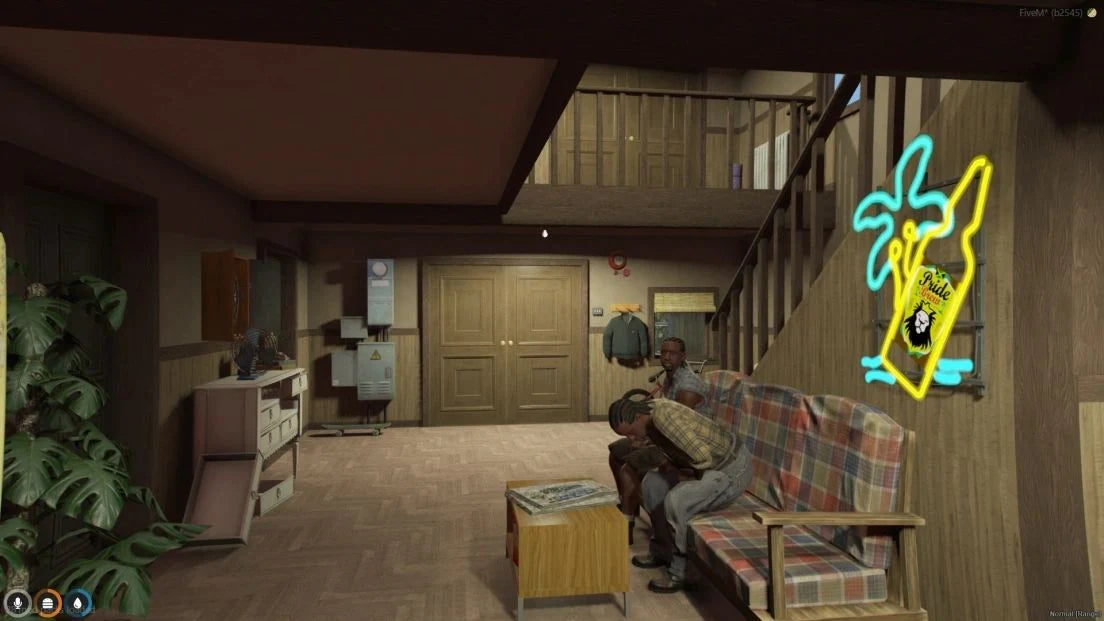The width and height of the screenshot is (1104, 621).
Task: Click the microphone voice icon
Action: point(16,604)
